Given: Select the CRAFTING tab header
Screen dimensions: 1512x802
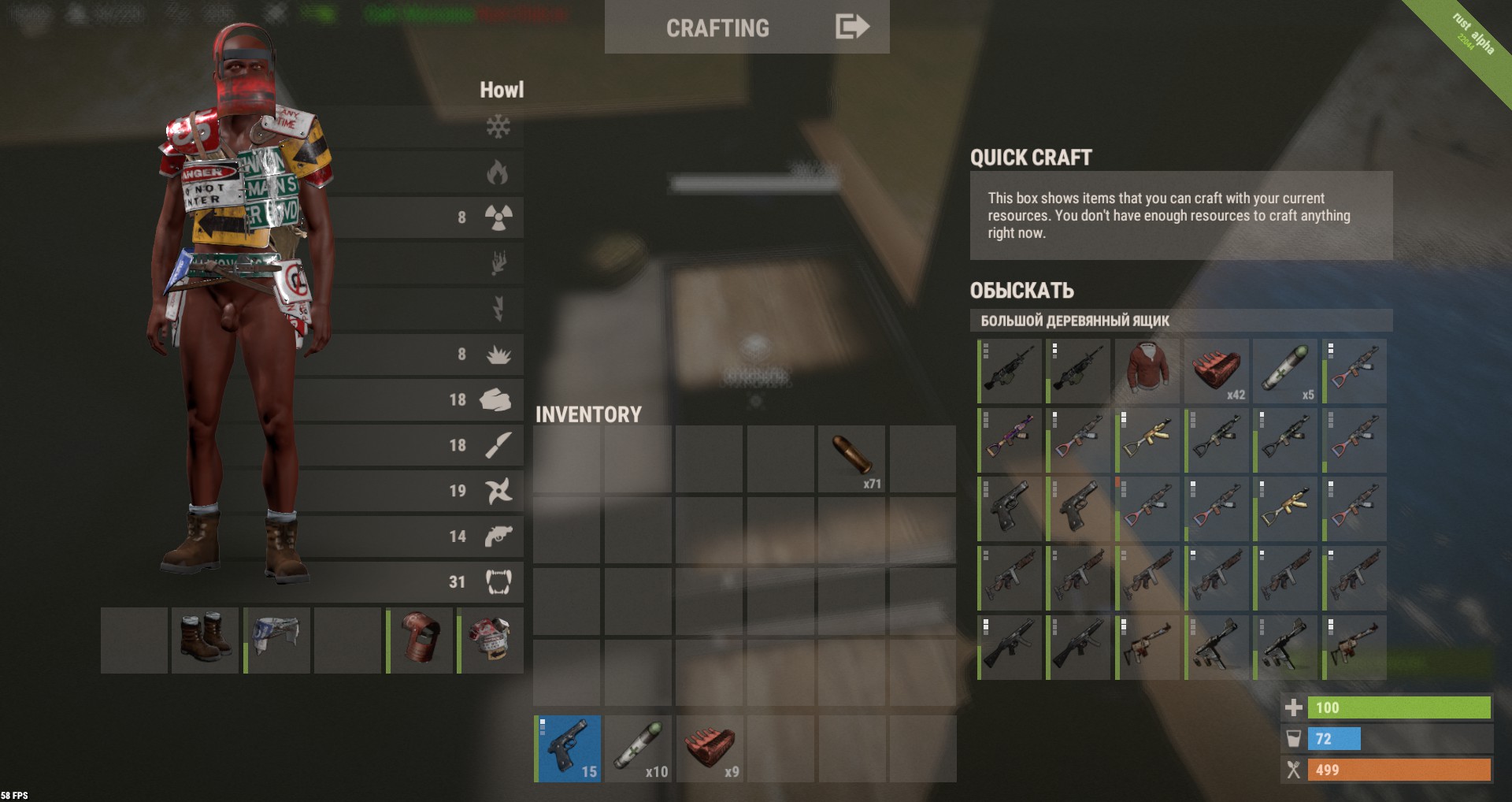Looking at the screenshot, I should 718,28.
